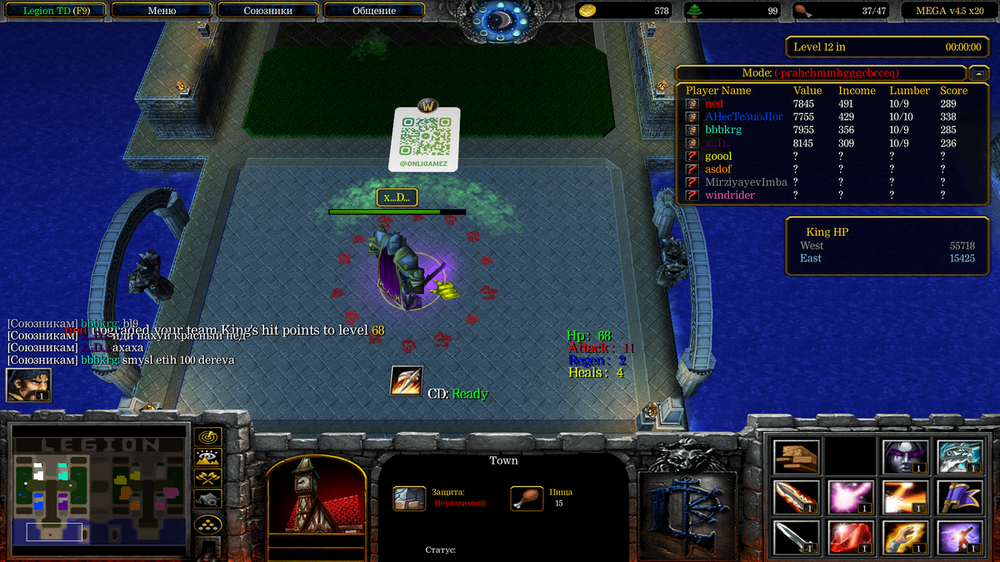Viewport: 1000px width, 562px height.
Task: Open the Общение chat log
Action: click(374, 11)
